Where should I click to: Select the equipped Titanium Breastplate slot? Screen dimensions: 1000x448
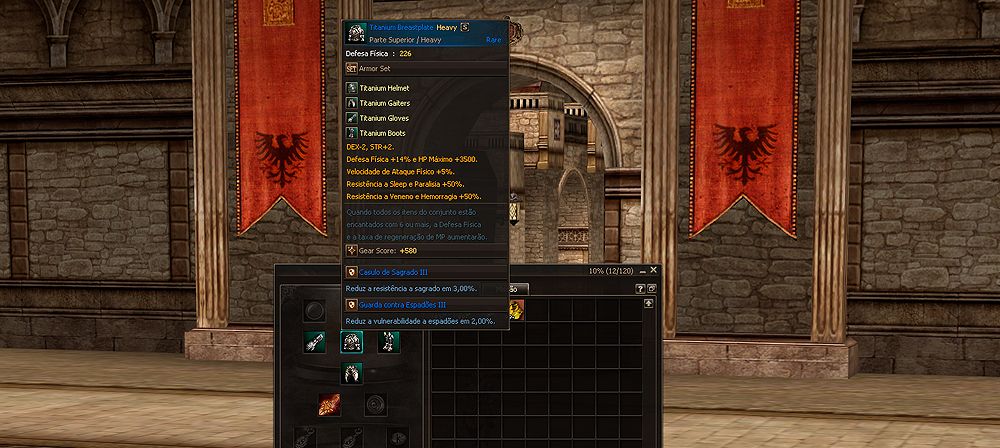tap(352, 342)
